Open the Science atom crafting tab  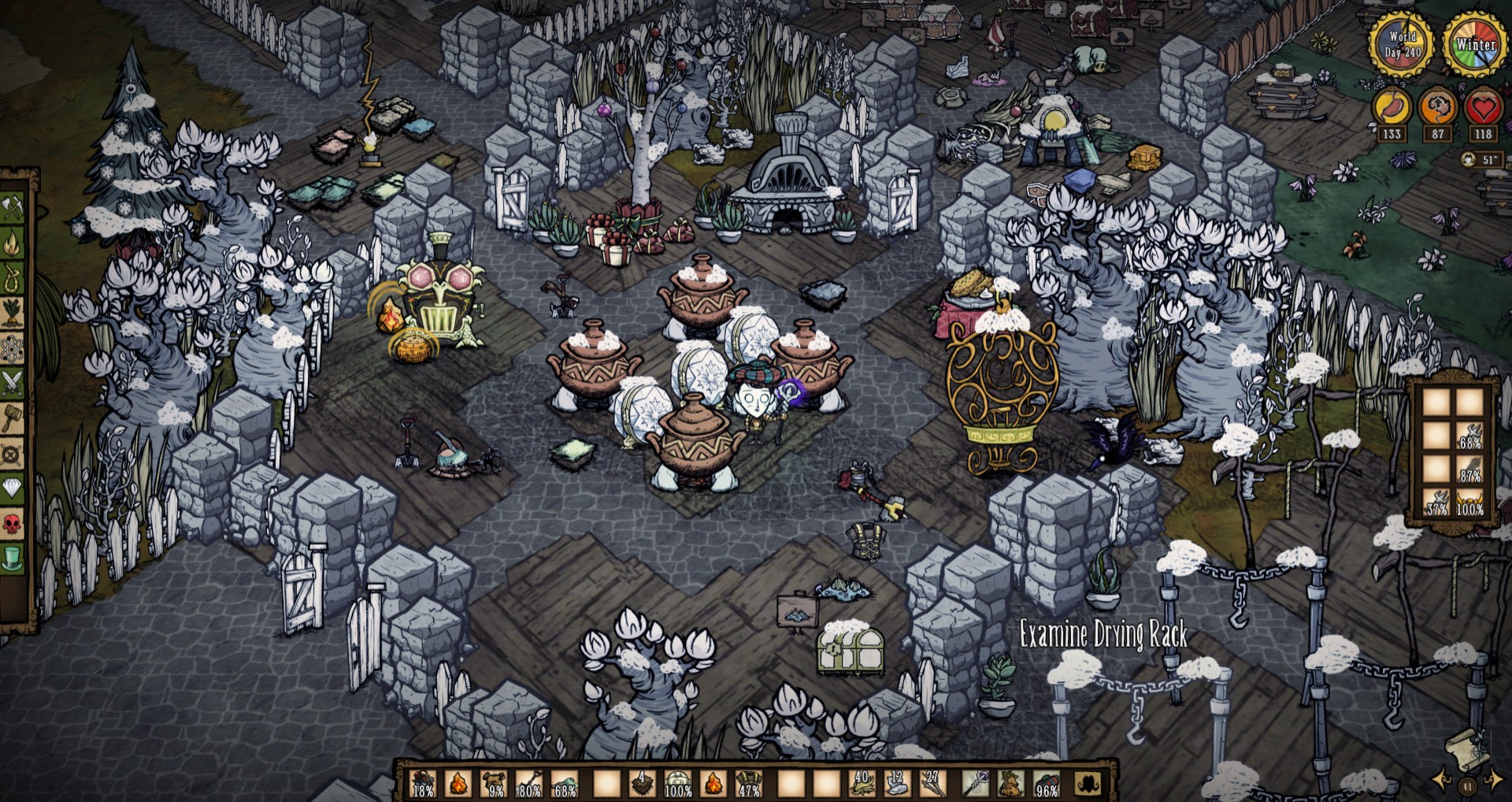point(13,348)
